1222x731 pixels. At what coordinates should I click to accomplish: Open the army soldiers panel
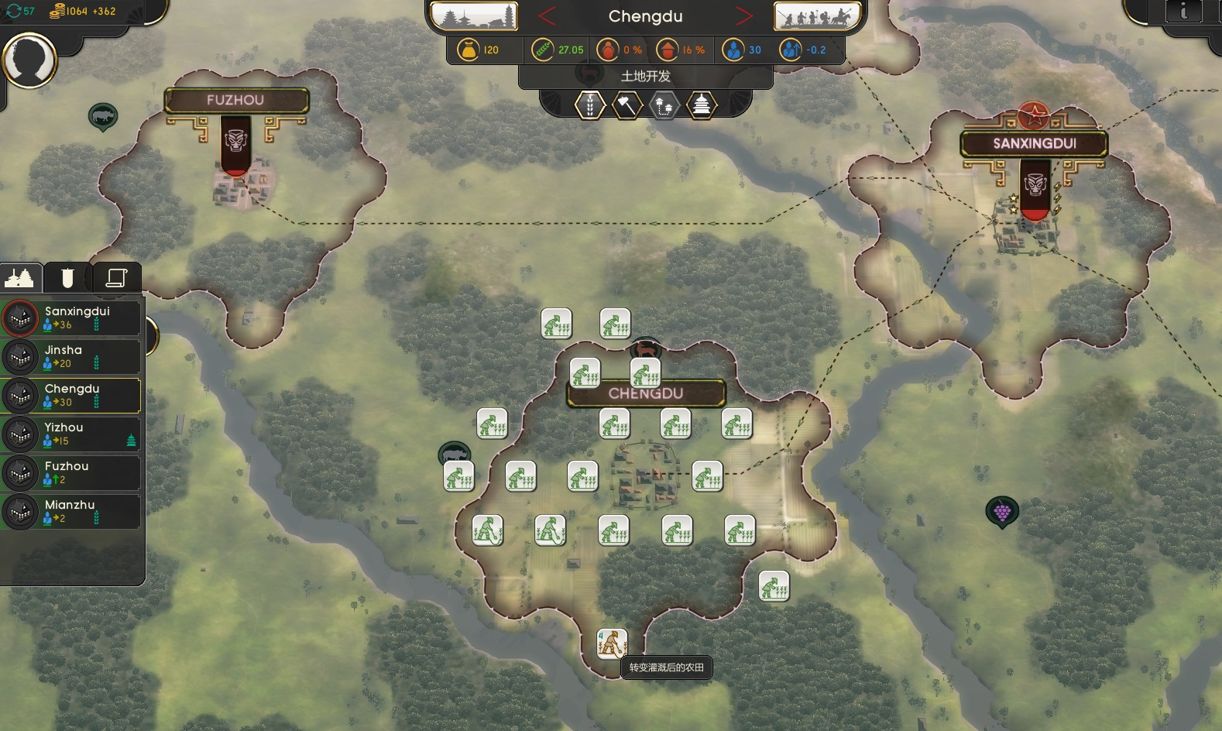point(817,16)
